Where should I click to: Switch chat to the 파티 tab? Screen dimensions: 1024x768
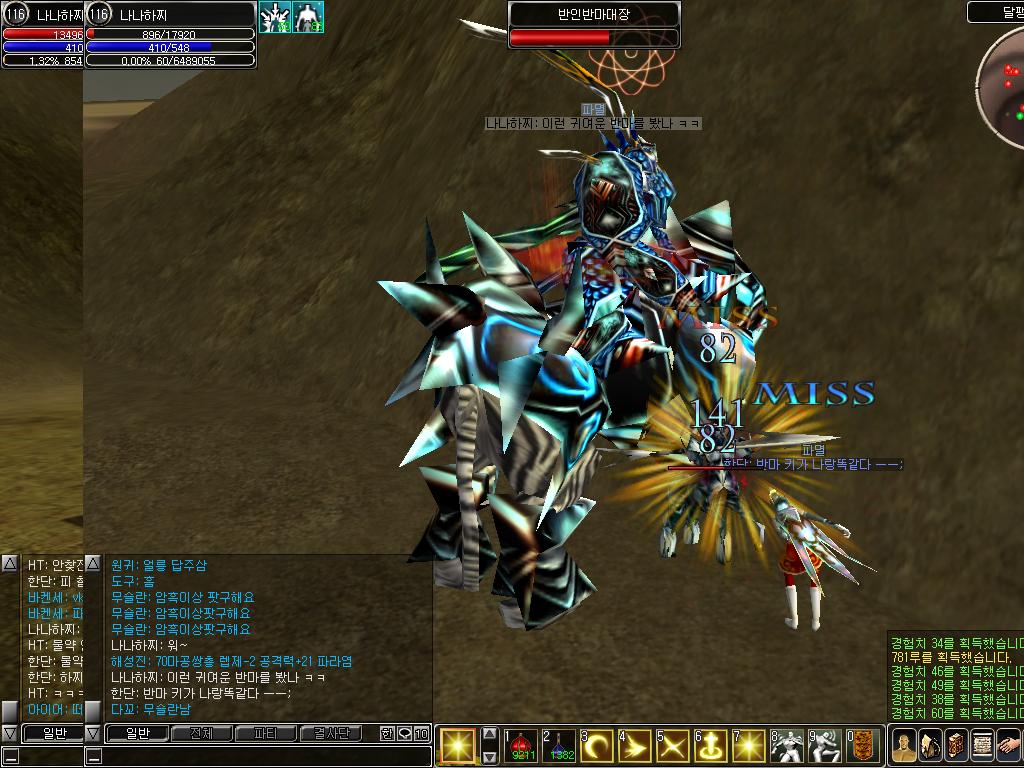pyautogui.click(x=265, y=734)
